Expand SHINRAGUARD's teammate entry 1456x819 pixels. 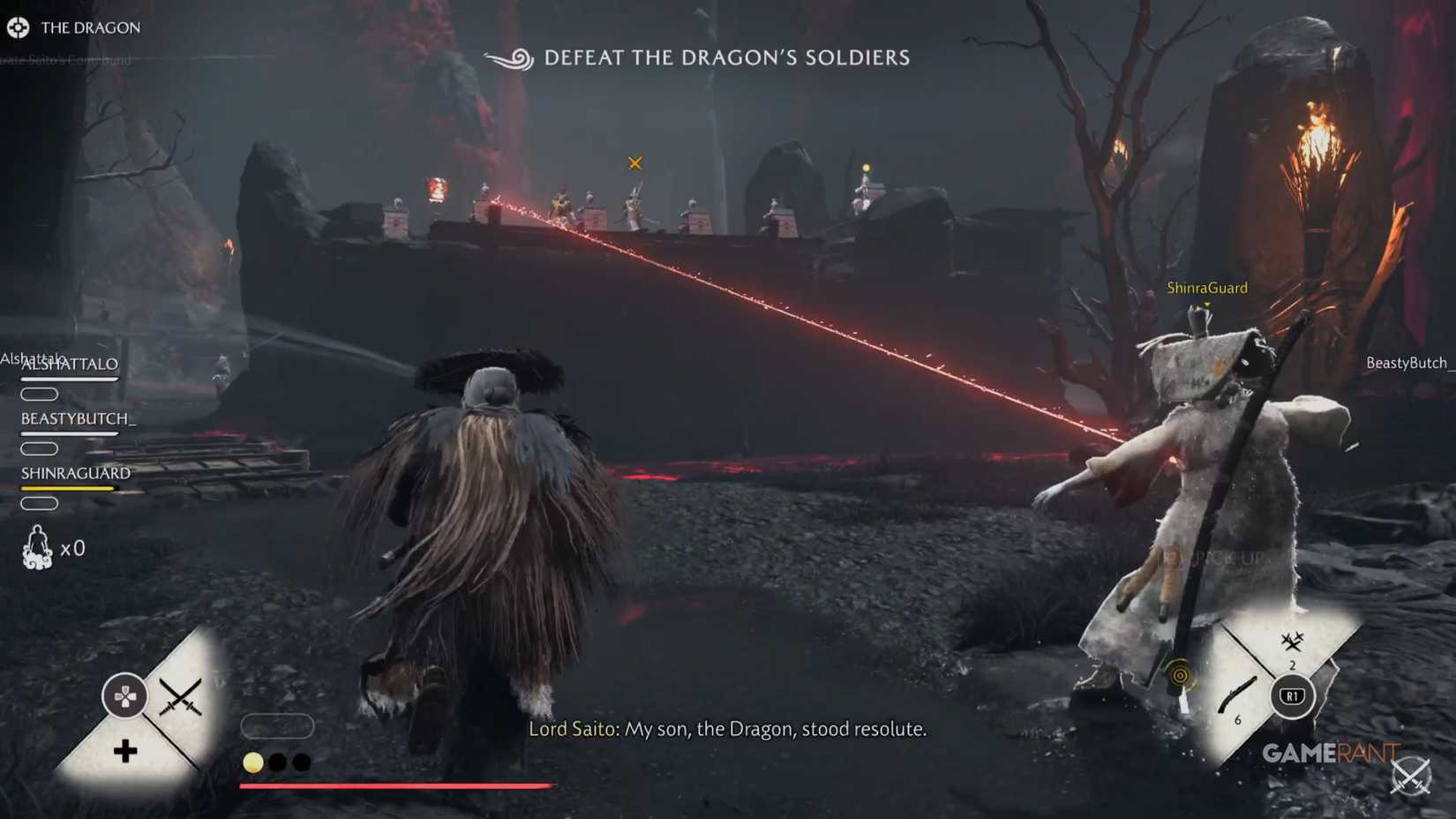click(75, 473)
